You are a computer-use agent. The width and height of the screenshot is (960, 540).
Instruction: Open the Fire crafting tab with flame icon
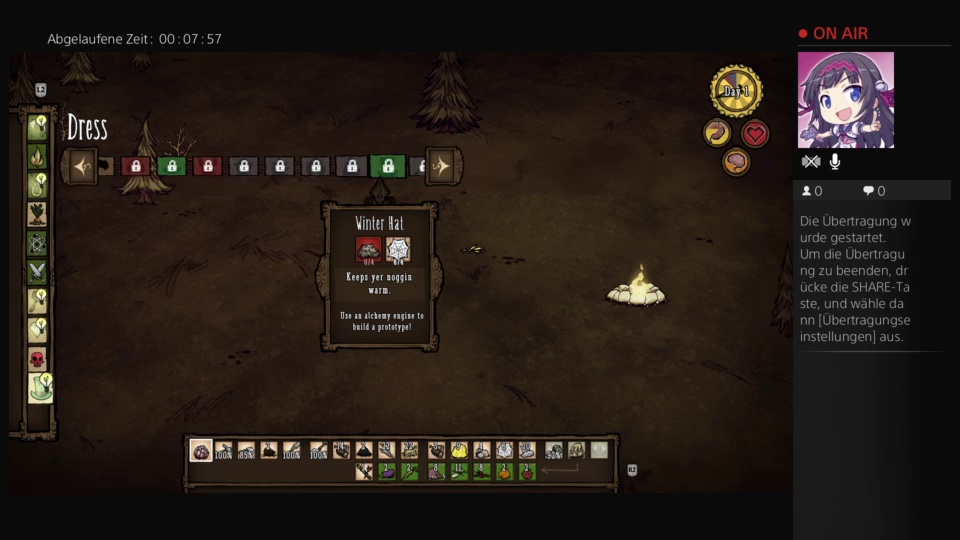37,156
